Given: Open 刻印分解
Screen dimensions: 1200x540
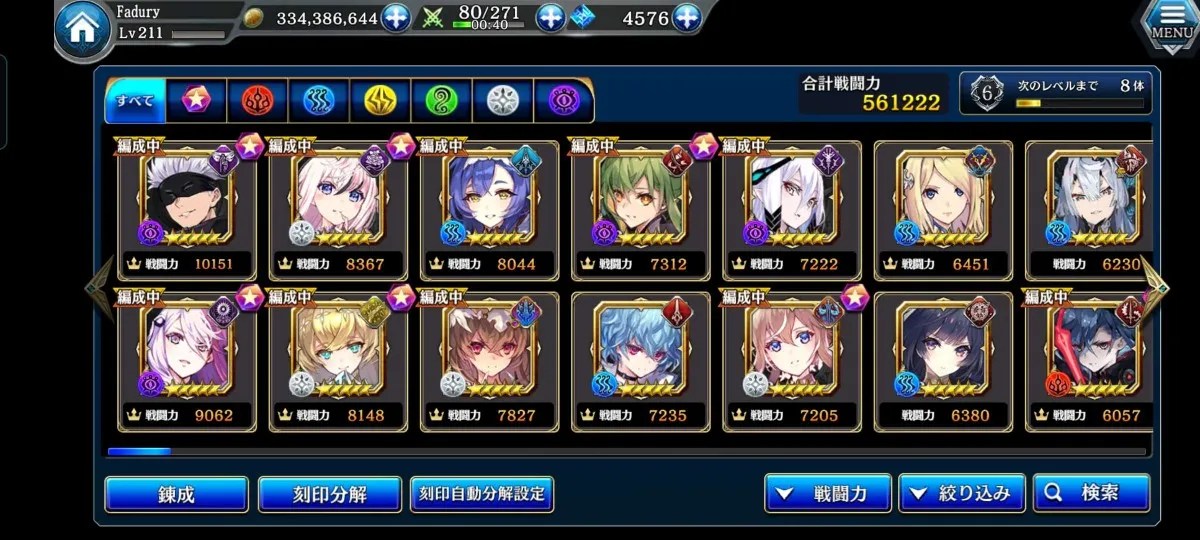Looking at the screenshot, I should pyautogui.click(x=329, y=494).
